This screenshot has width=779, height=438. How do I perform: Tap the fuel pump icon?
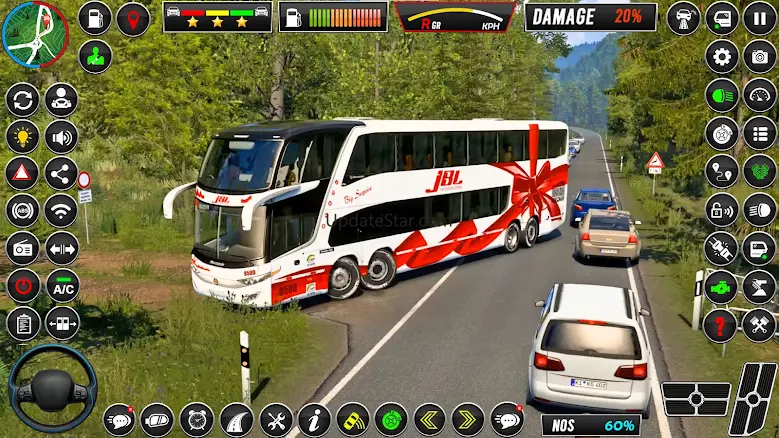pos(95,18)
